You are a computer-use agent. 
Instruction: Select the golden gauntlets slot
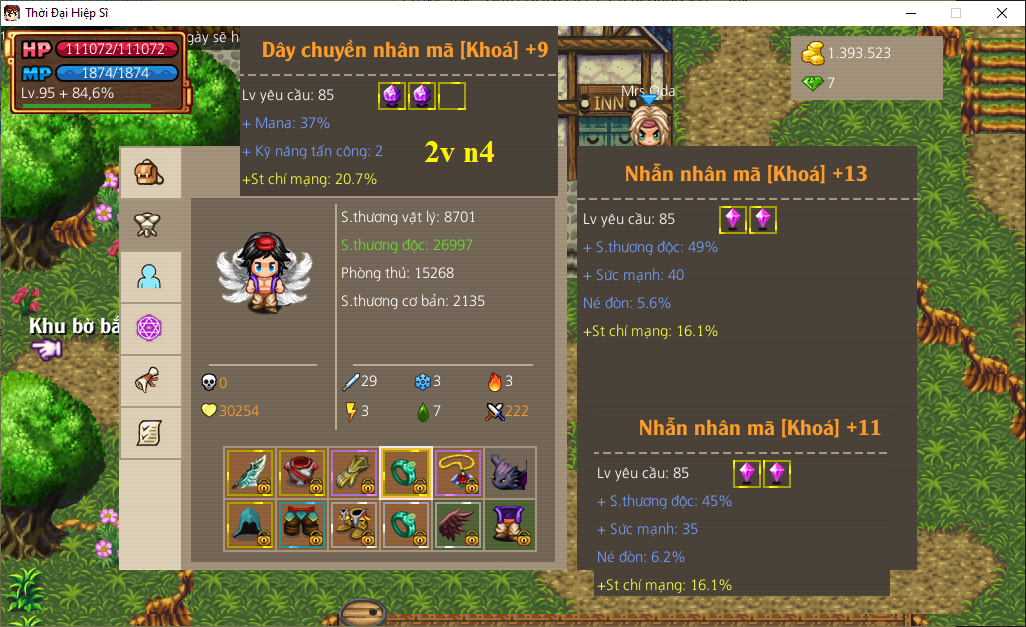tap(354, 473)
